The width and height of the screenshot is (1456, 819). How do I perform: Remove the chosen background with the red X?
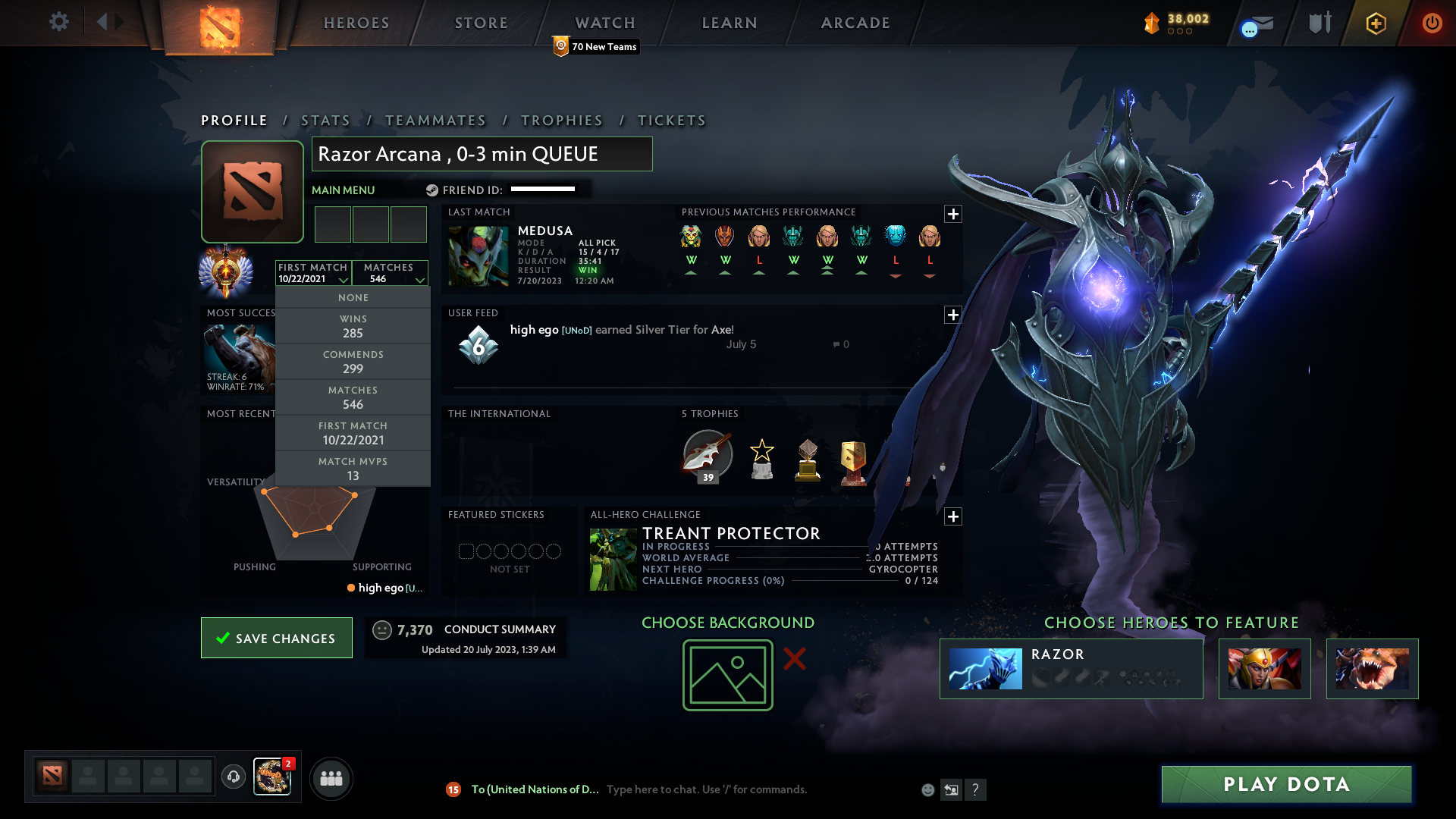click(795, 659)
